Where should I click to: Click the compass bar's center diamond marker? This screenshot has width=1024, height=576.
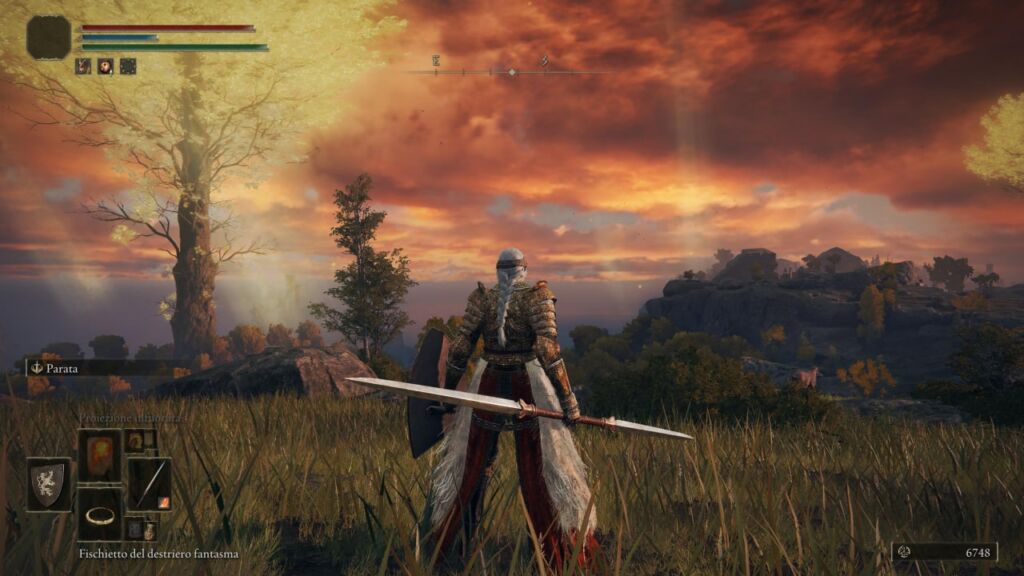pos(512,72)
